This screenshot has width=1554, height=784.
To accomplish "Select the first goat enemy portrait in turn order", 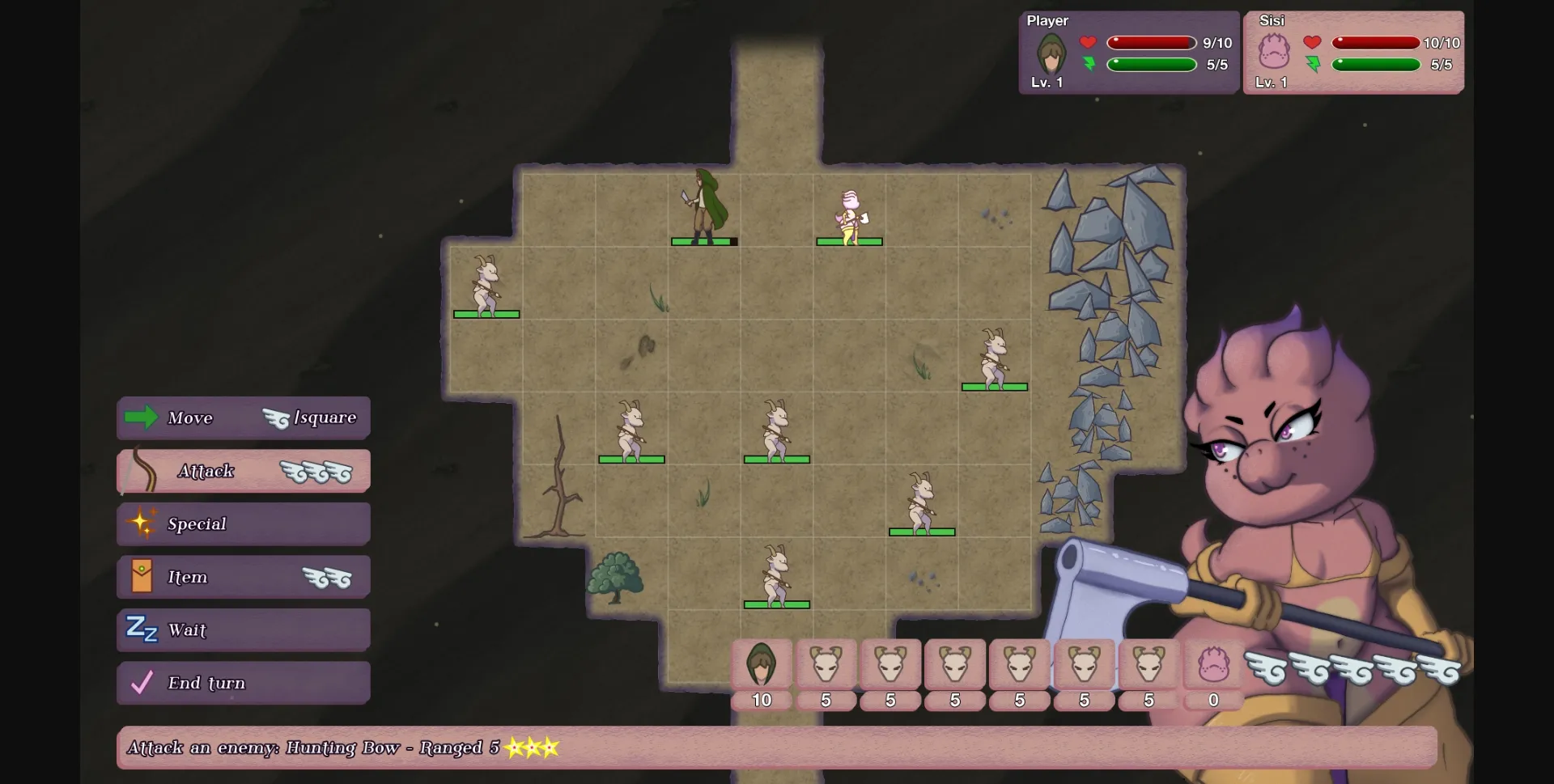I will click(x=826, y=664).
